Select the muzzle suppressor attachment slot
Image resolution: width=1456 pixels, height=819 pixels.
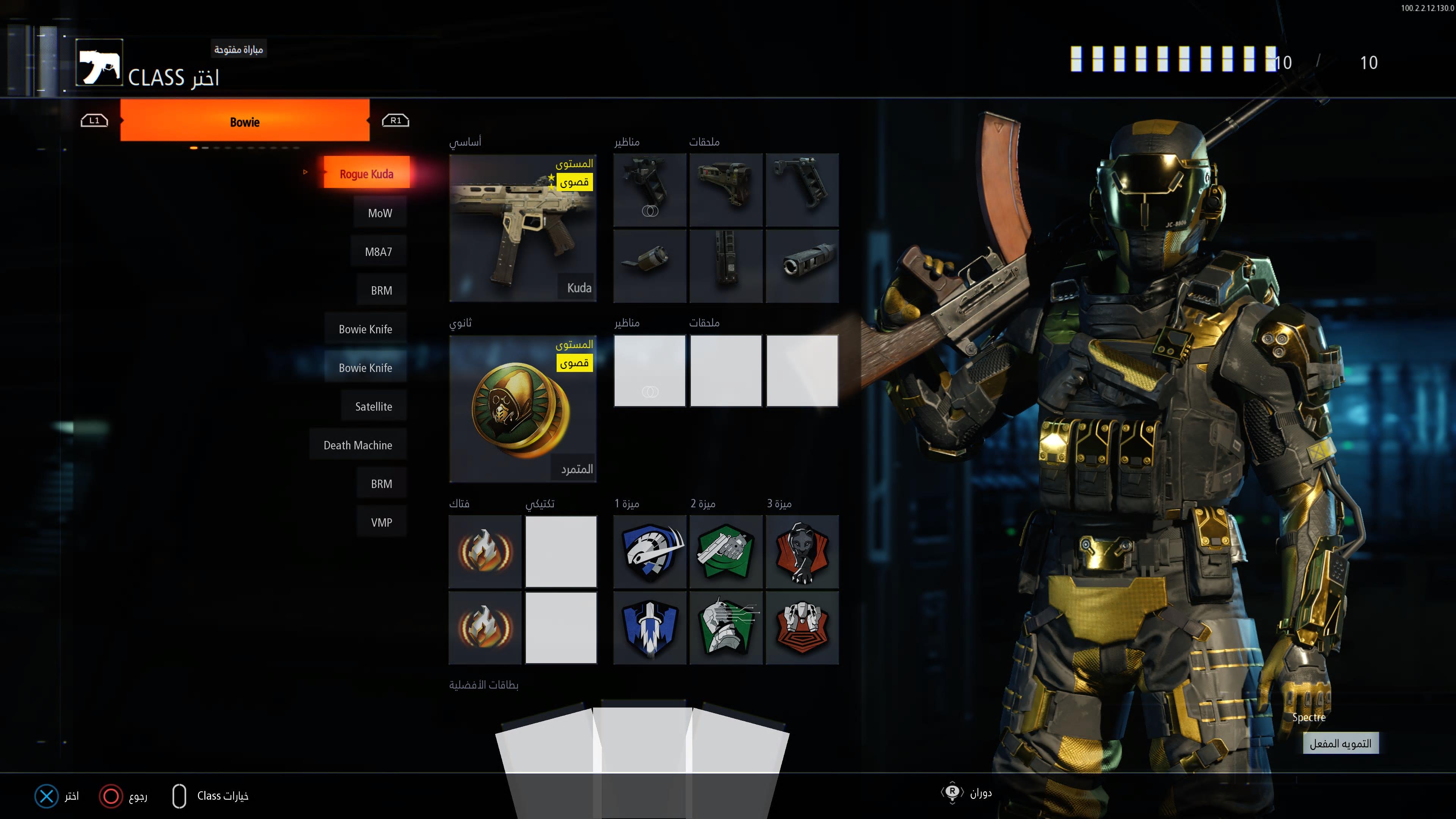802,266
